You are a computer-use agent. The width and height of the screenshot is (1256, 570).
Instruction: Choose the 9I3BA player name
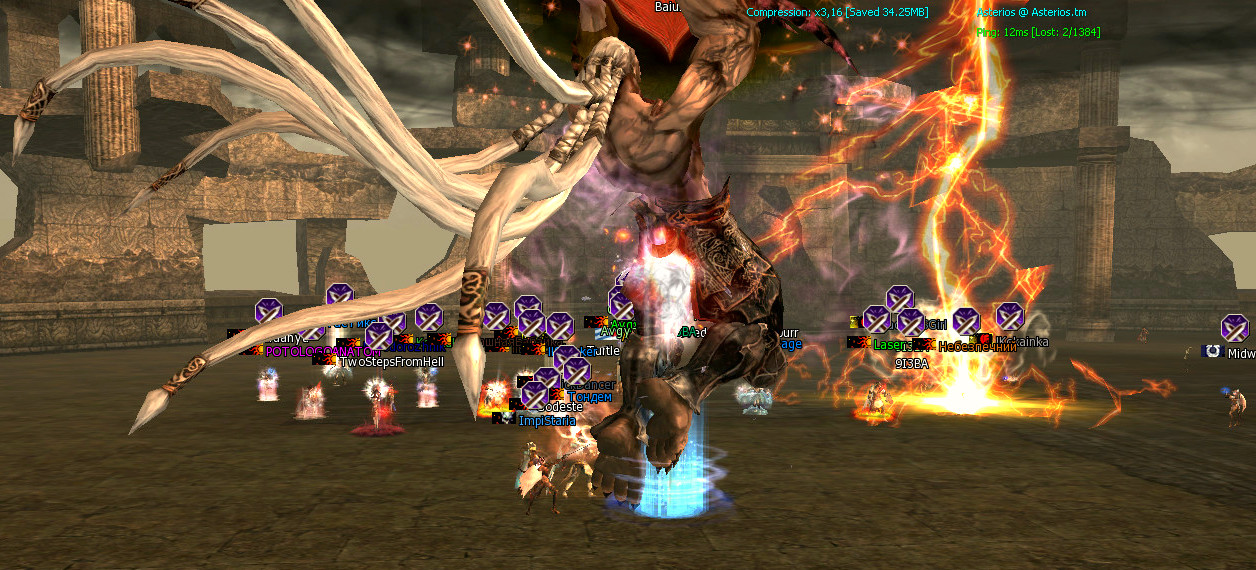click(911, 364)
